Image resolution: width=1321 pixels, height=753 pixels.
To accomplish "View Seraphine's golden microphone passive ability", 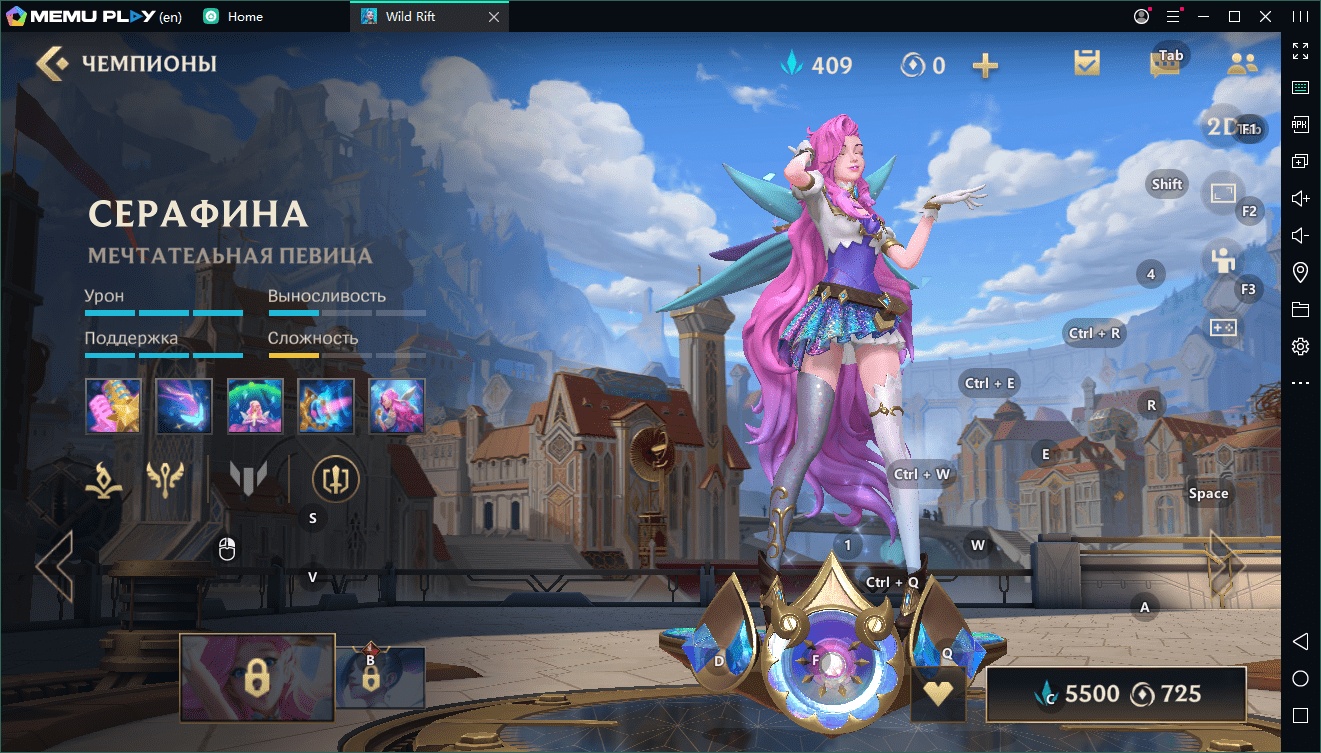I will [113, 405].
